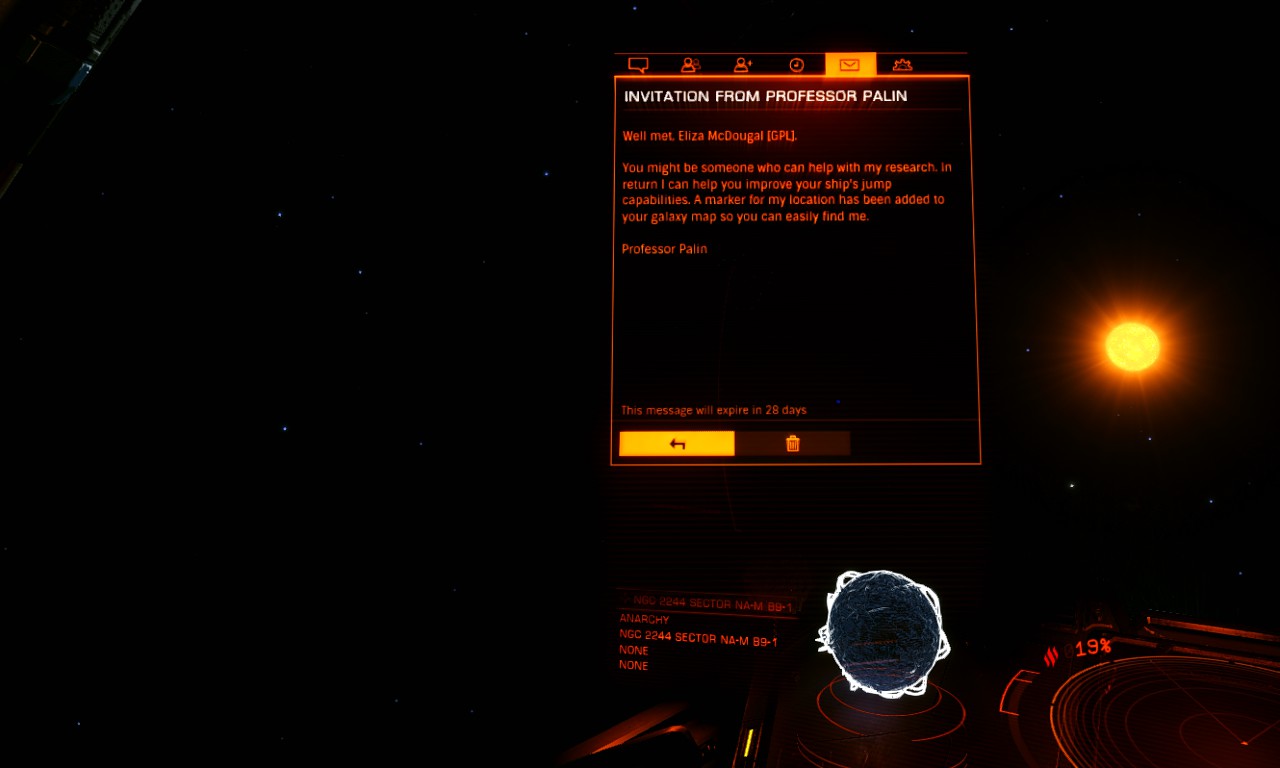Go back using the return arrow button
1280x768 pixels.
click(x=677, y=444)
